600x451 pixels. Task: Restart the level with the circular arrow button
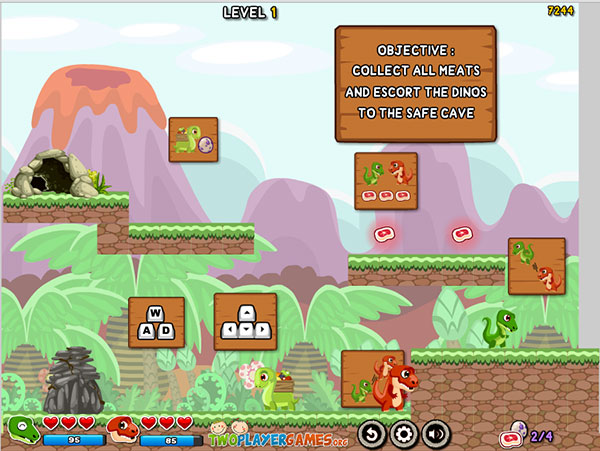click(372, 434)
